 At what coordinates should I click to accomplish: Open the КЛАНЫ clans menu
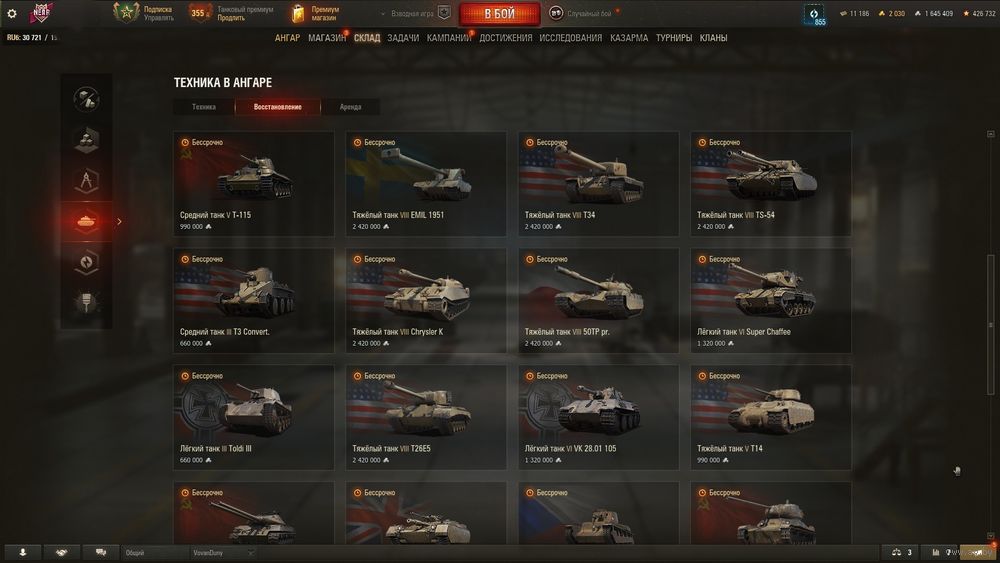(713, 38)
